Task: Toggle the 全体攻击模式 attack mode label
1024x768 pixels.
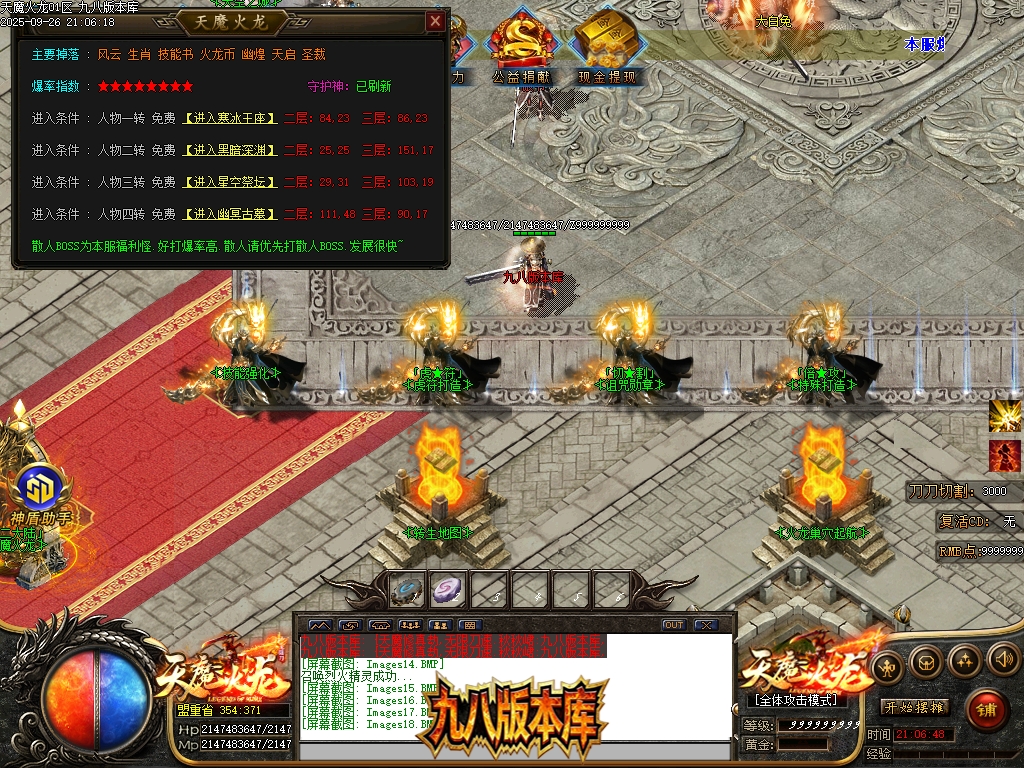Action: (x=795, y=700)
